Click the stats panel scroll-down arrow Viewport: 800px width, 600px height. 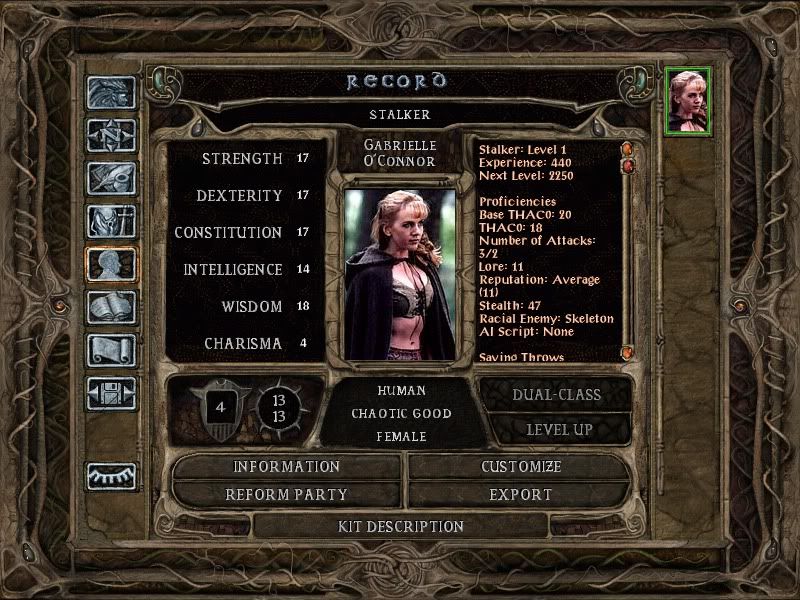pyautogui.click(x=628, y=352)
